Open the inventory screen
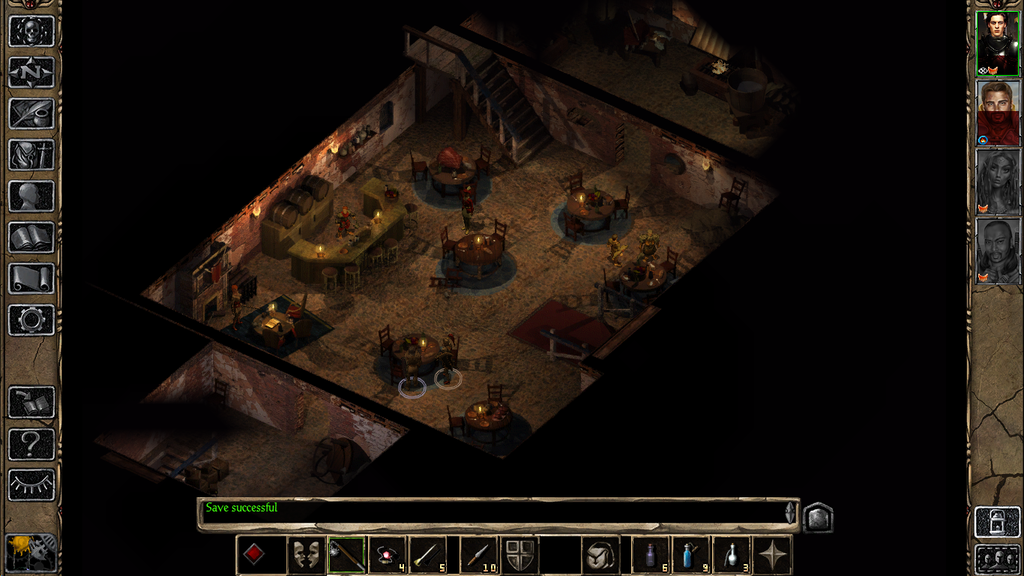Viewport: 1024px width, 576px height. click(x=31, y=155)
